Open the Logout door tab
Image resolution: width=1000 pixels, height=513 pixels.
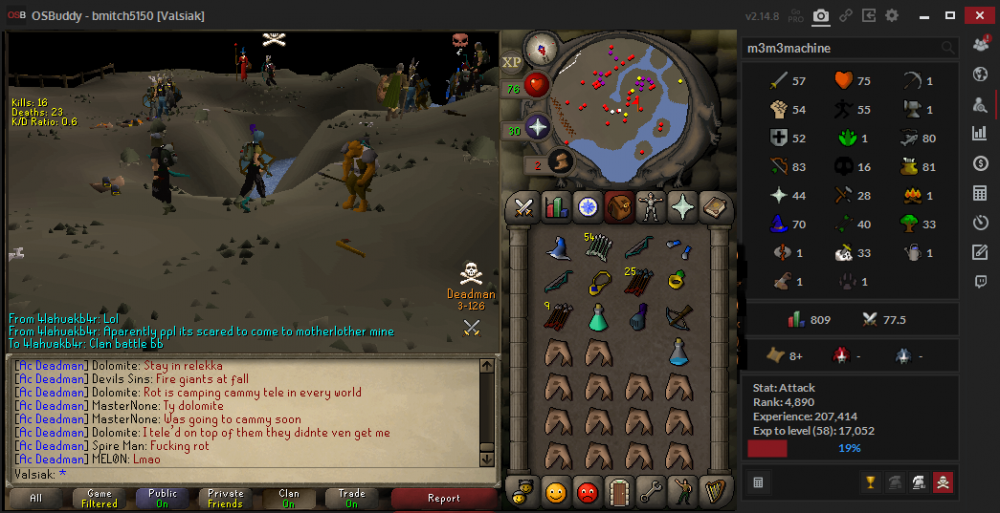[620, 492]
